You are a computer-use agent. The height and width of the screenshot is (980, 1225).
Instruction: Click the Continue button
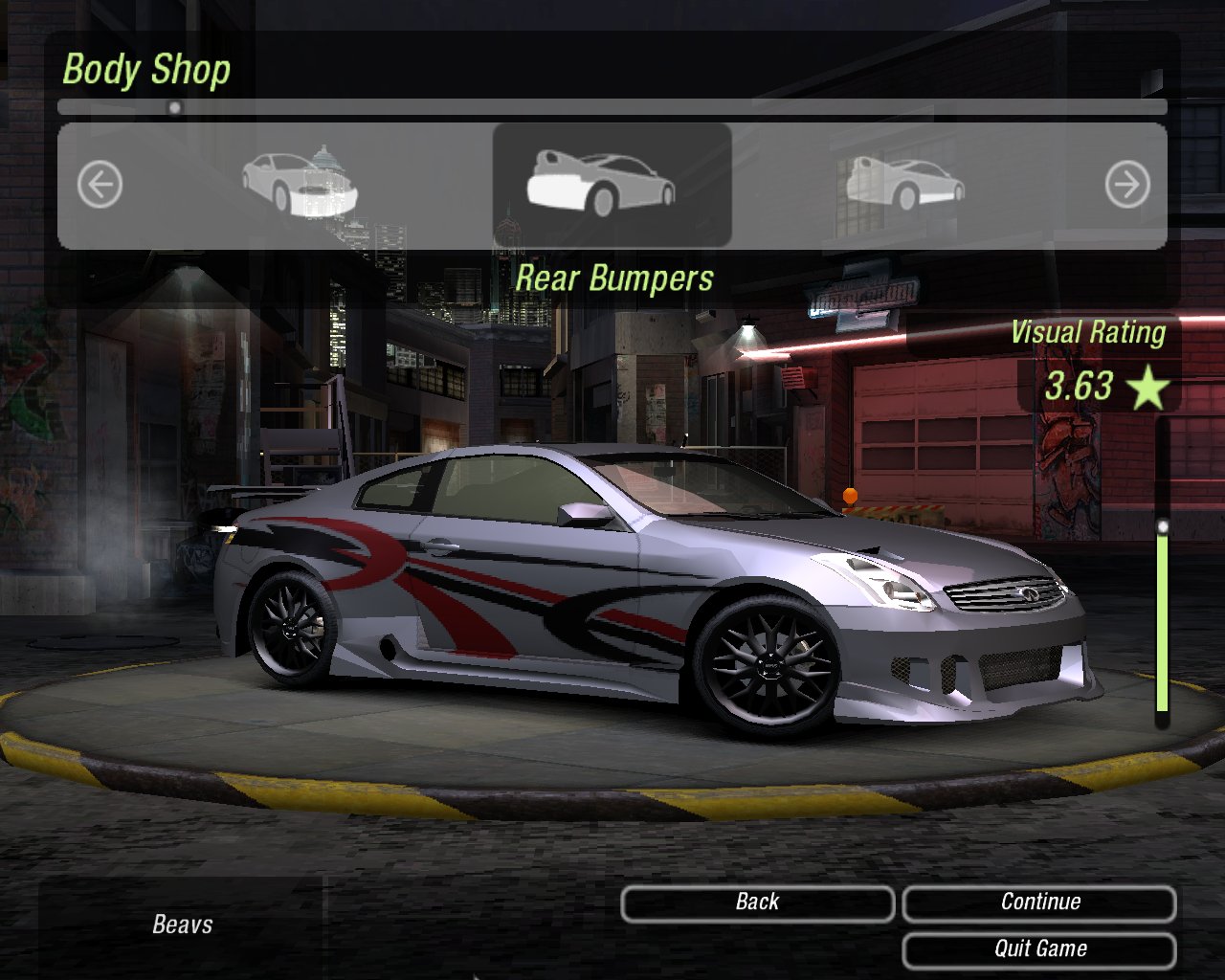(x=1039, y=902)
